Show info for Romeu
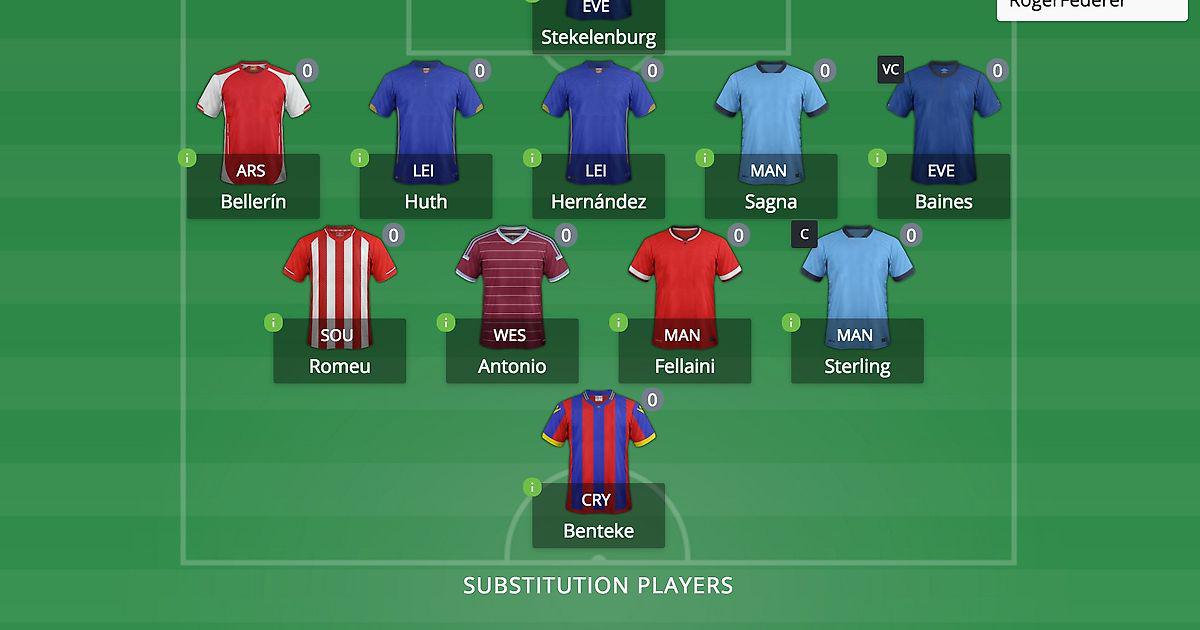 (x=273, y=322)
